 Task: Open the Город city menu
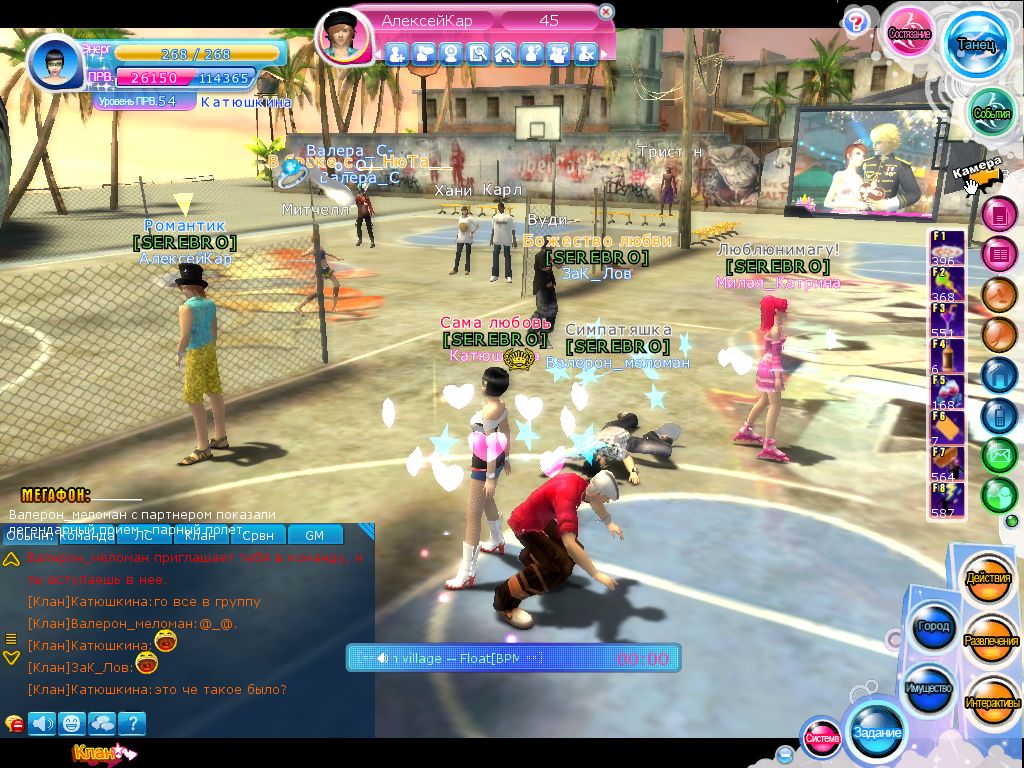pyautogui.click(x=932, y=627)
